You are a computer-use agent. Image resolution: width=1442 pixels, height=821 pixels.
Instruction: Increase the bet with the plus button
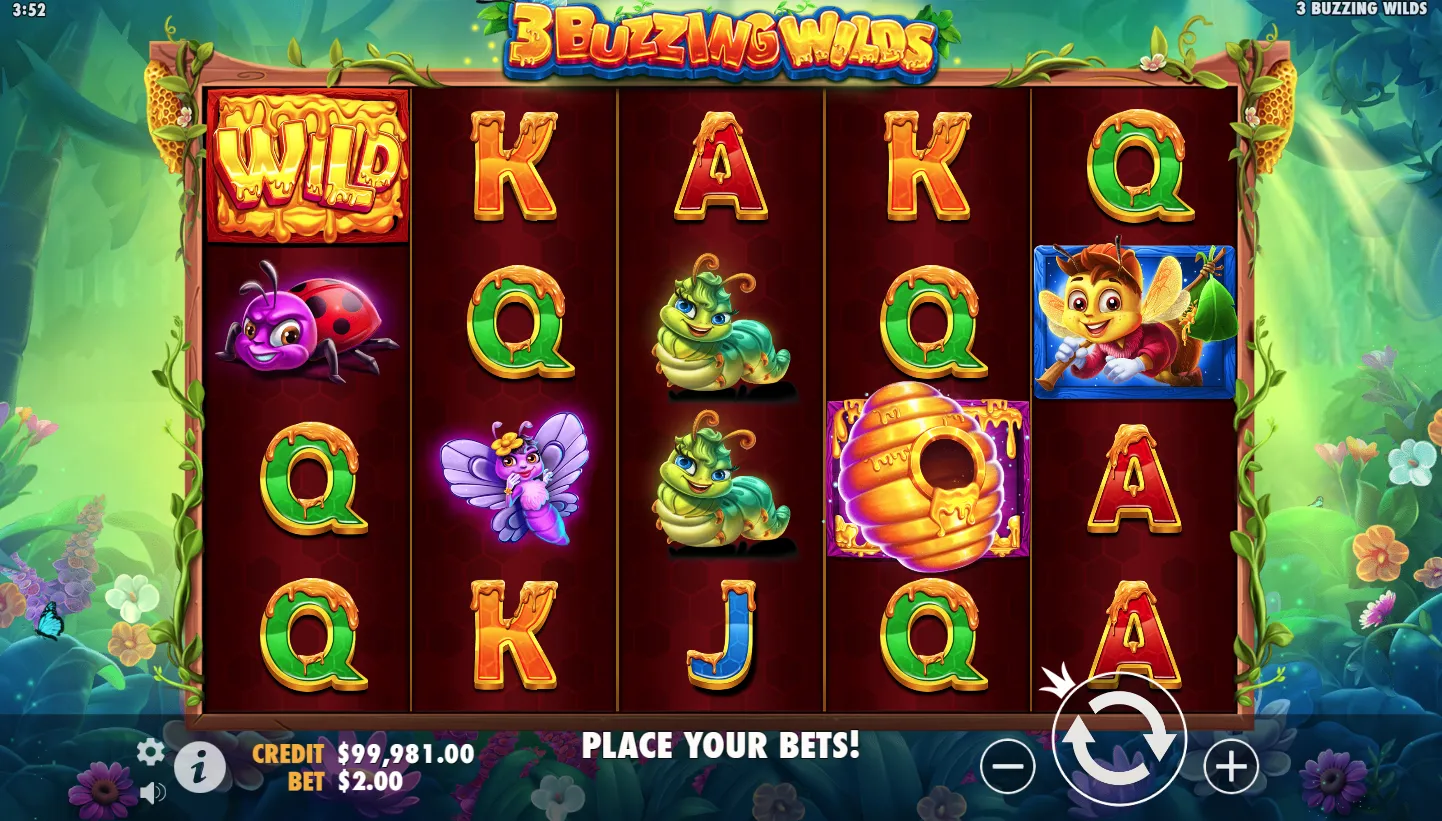[1230, 767]
